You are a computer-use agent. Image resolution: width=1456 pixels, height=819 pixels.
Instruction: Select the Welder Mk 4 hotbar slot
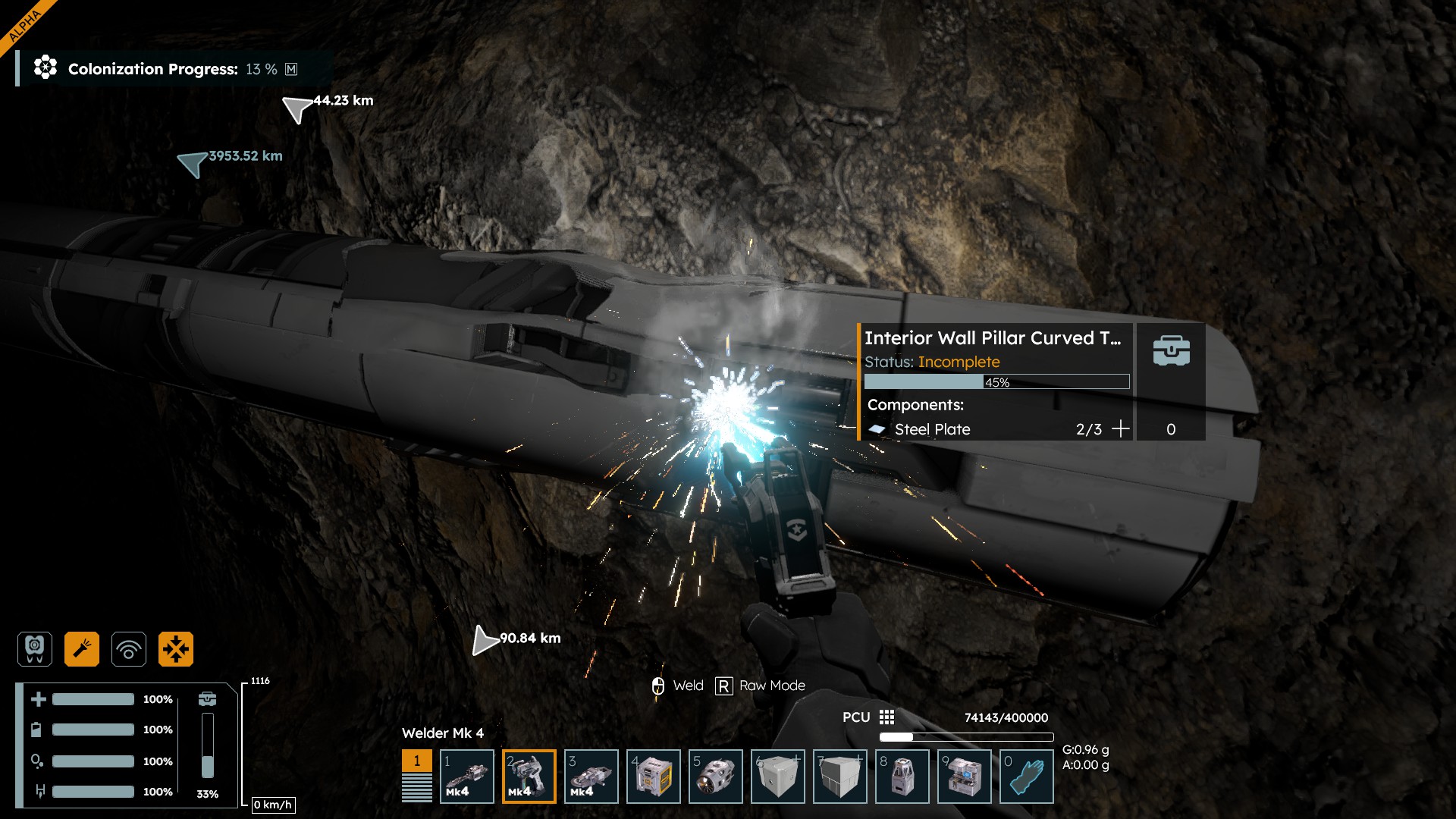point(529,777)
